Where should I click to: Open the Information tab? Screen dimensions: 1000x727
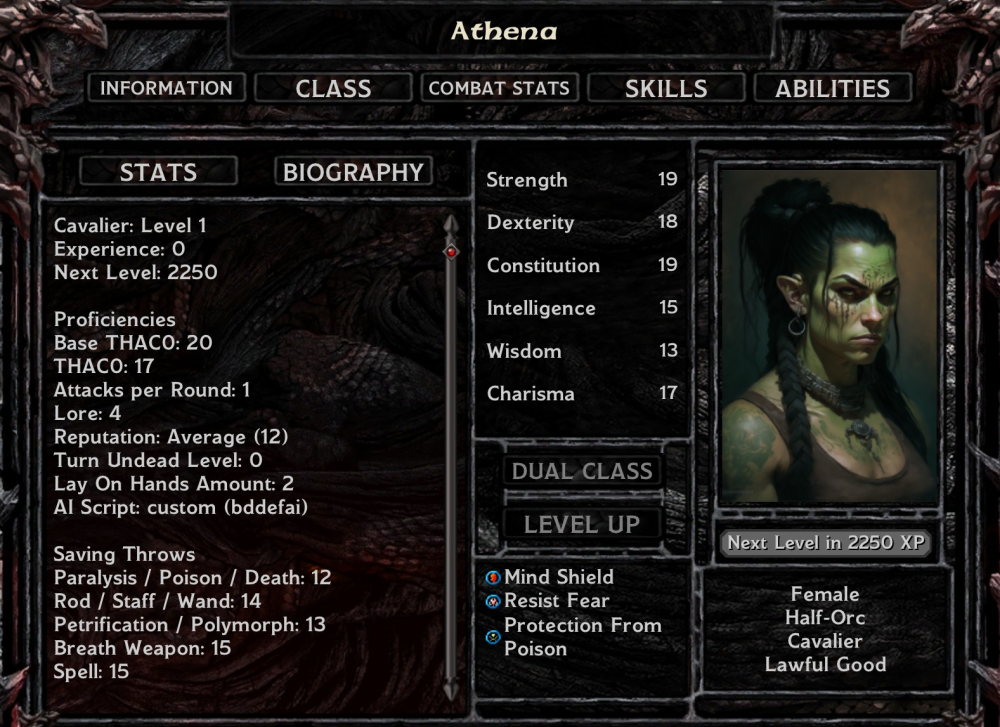(x=166, y=88)
